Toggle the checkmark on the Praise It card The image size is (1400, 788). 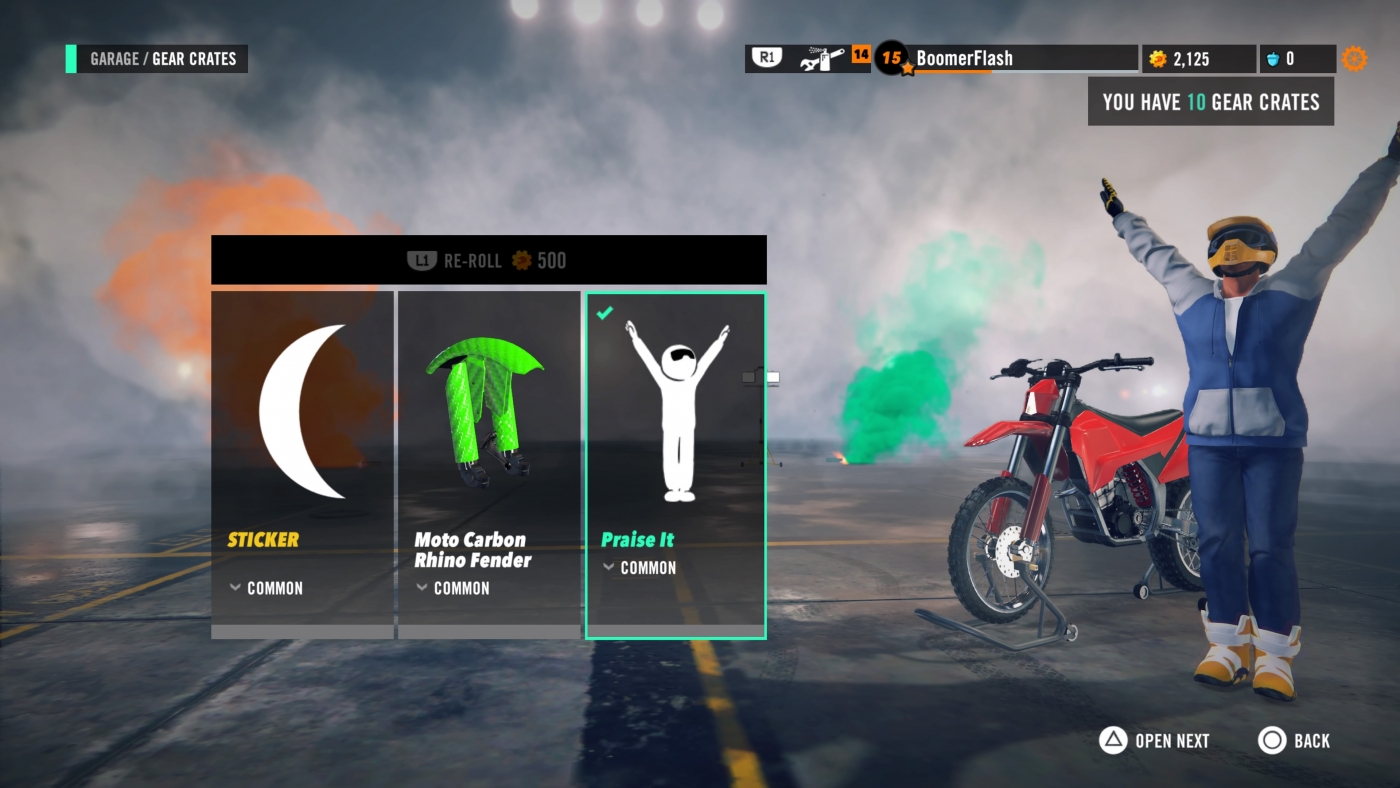click(x=603, y=313)
